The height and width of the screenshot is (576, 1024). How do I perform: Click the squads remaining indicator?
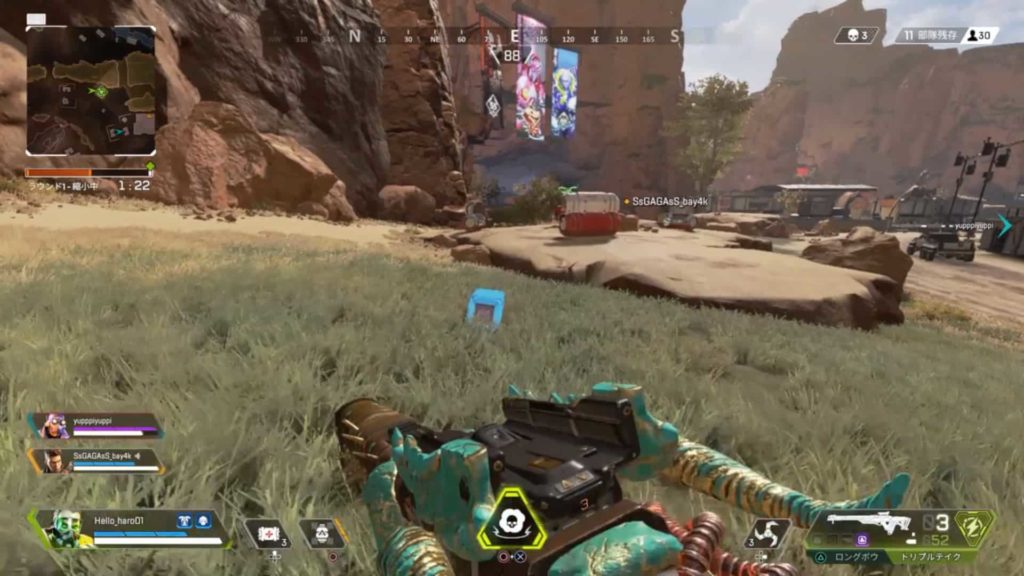[x=929, y=35]
